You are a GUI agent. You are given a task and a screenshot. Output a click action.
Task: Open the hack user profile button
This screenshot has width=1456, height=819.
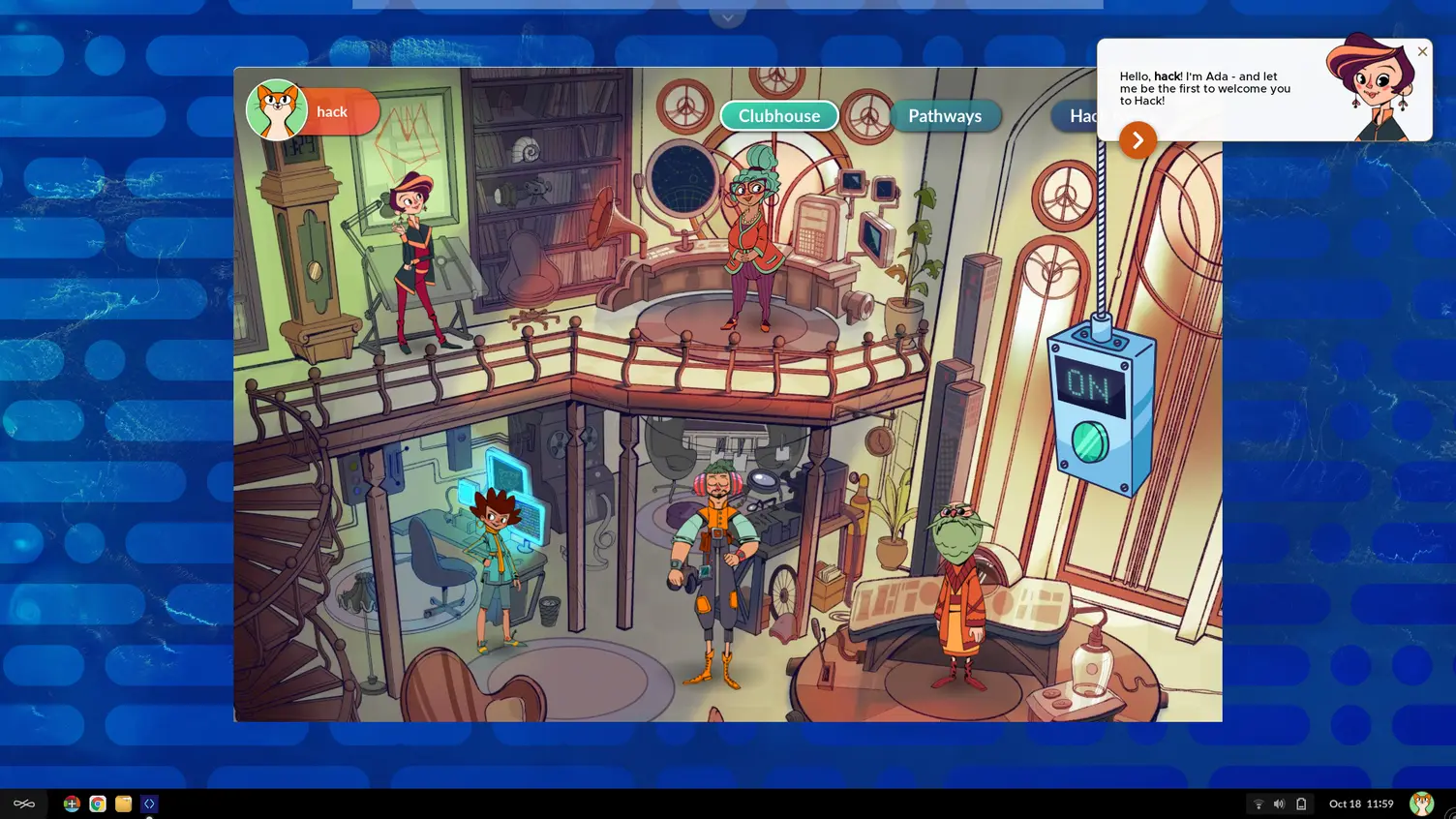313,111
